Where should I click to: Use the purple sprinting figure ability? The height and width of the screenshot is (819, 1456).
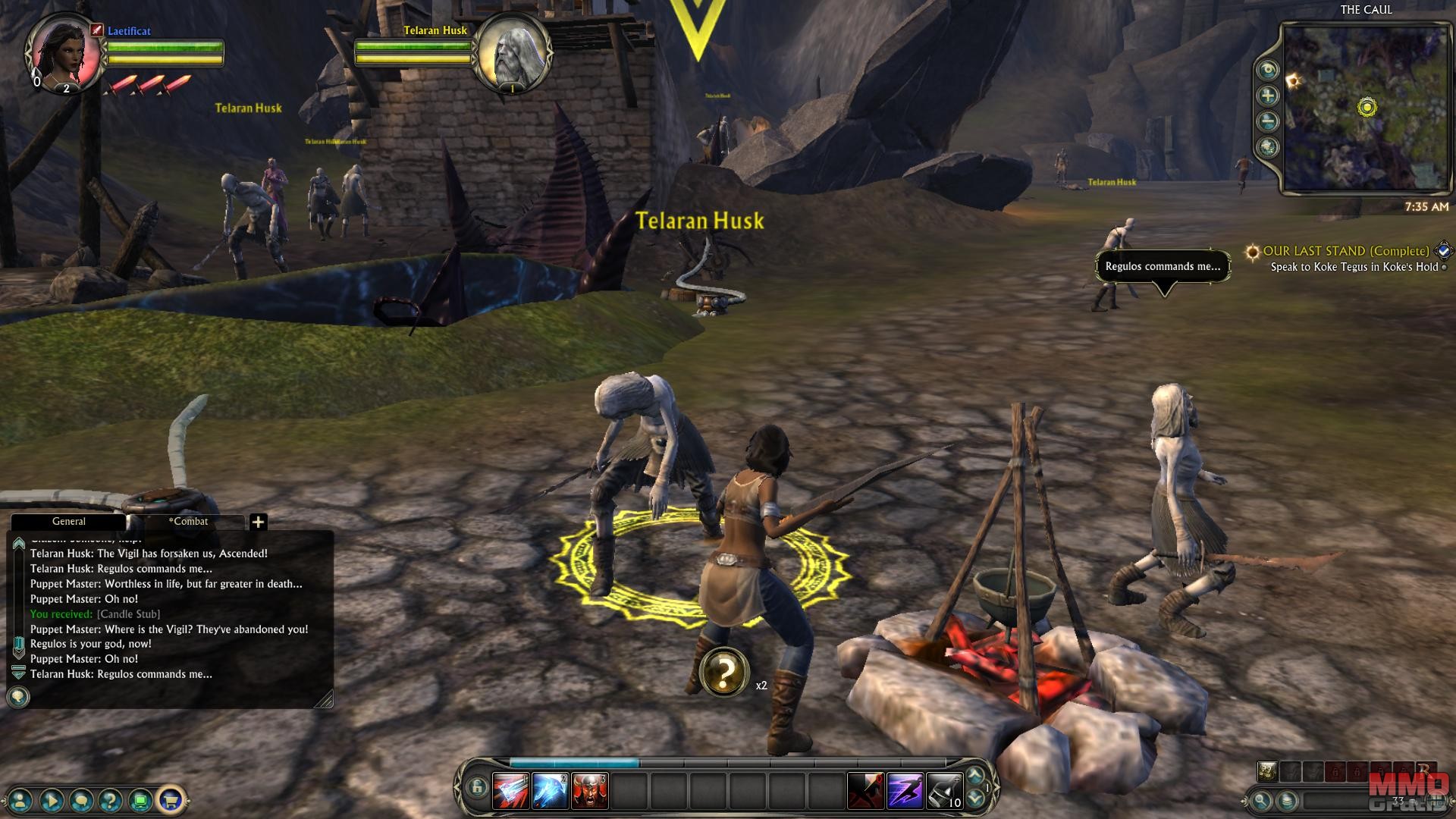point(905,790)
